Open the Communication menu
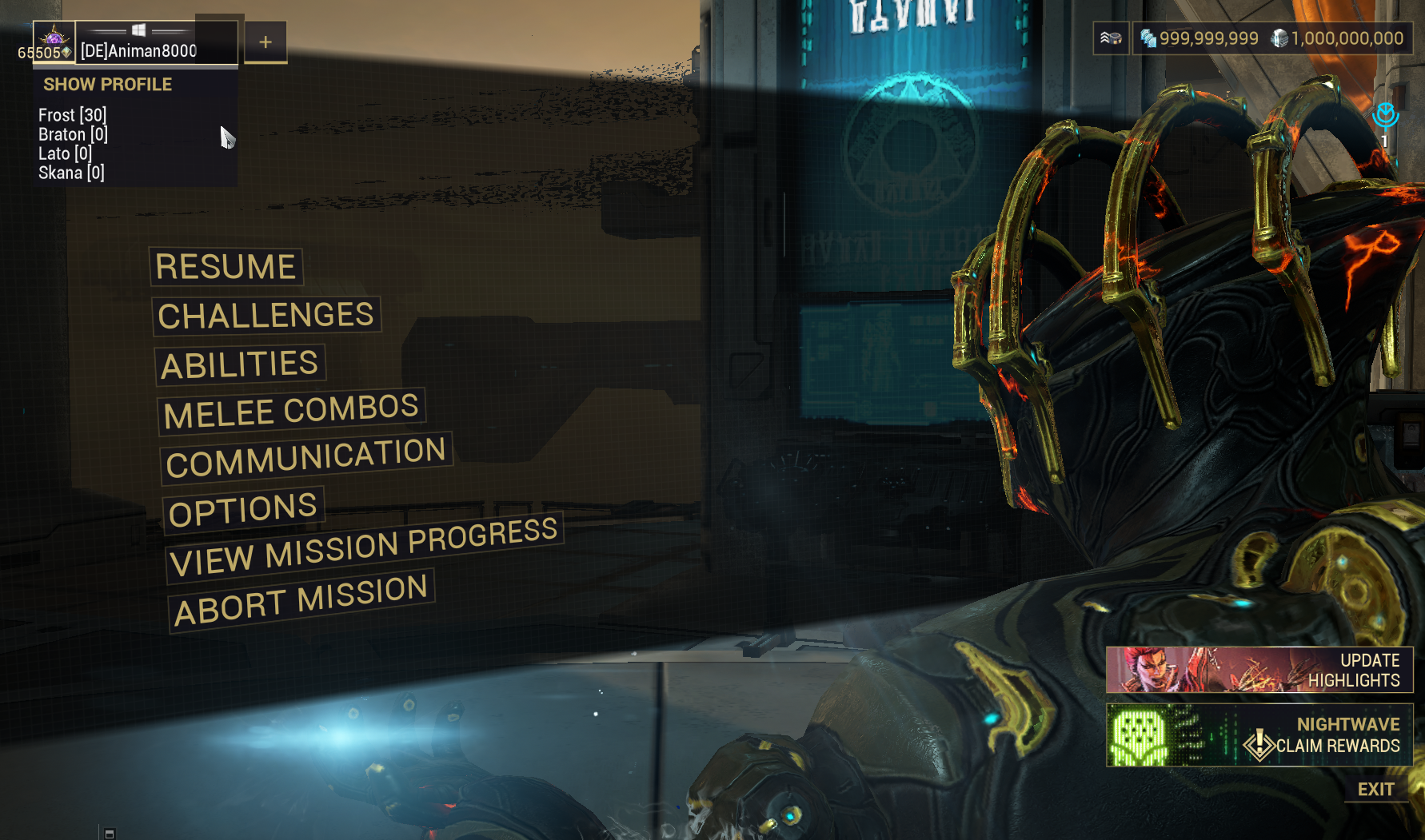 pyautogui.click(x=305, y=458)
